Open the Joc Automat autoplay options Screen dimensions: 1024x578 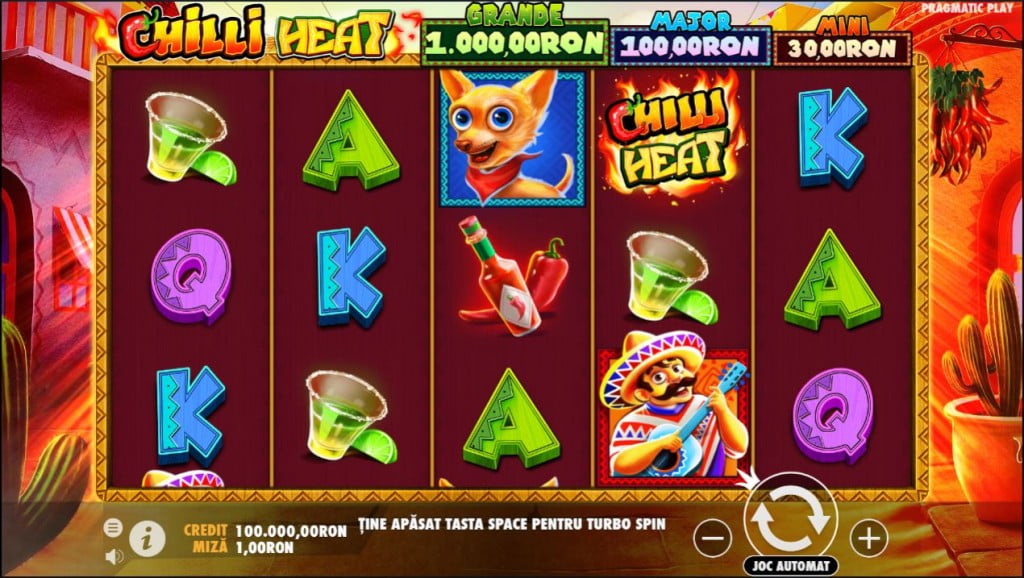coord(791,566)
